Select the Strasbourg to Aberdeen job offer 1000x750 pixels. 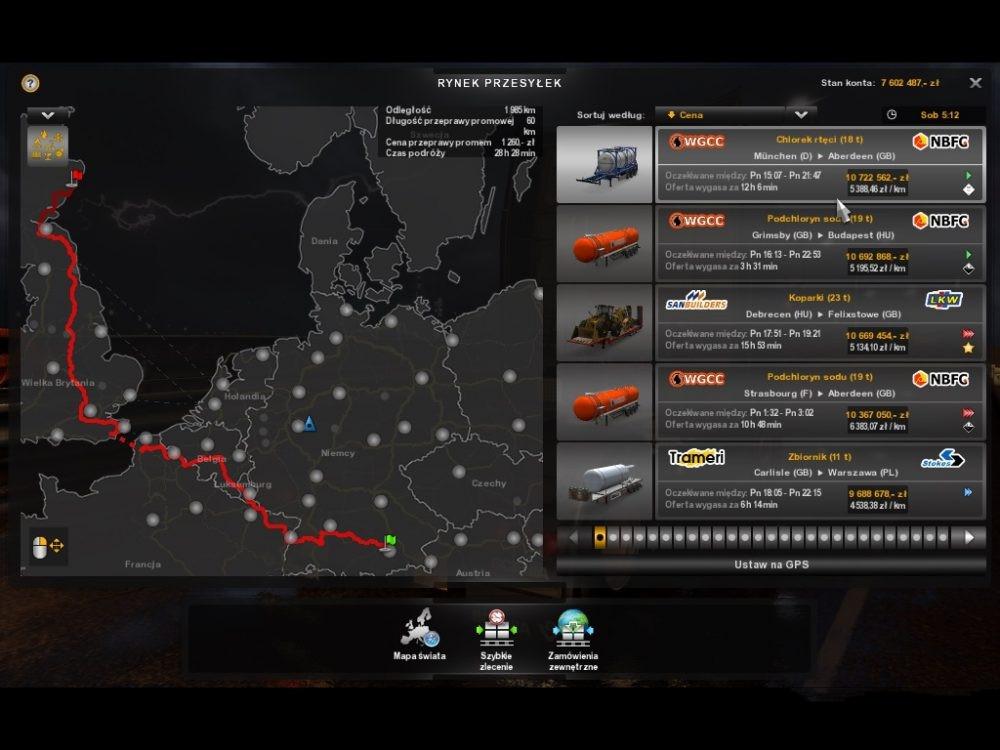click(x=819, y=402)
